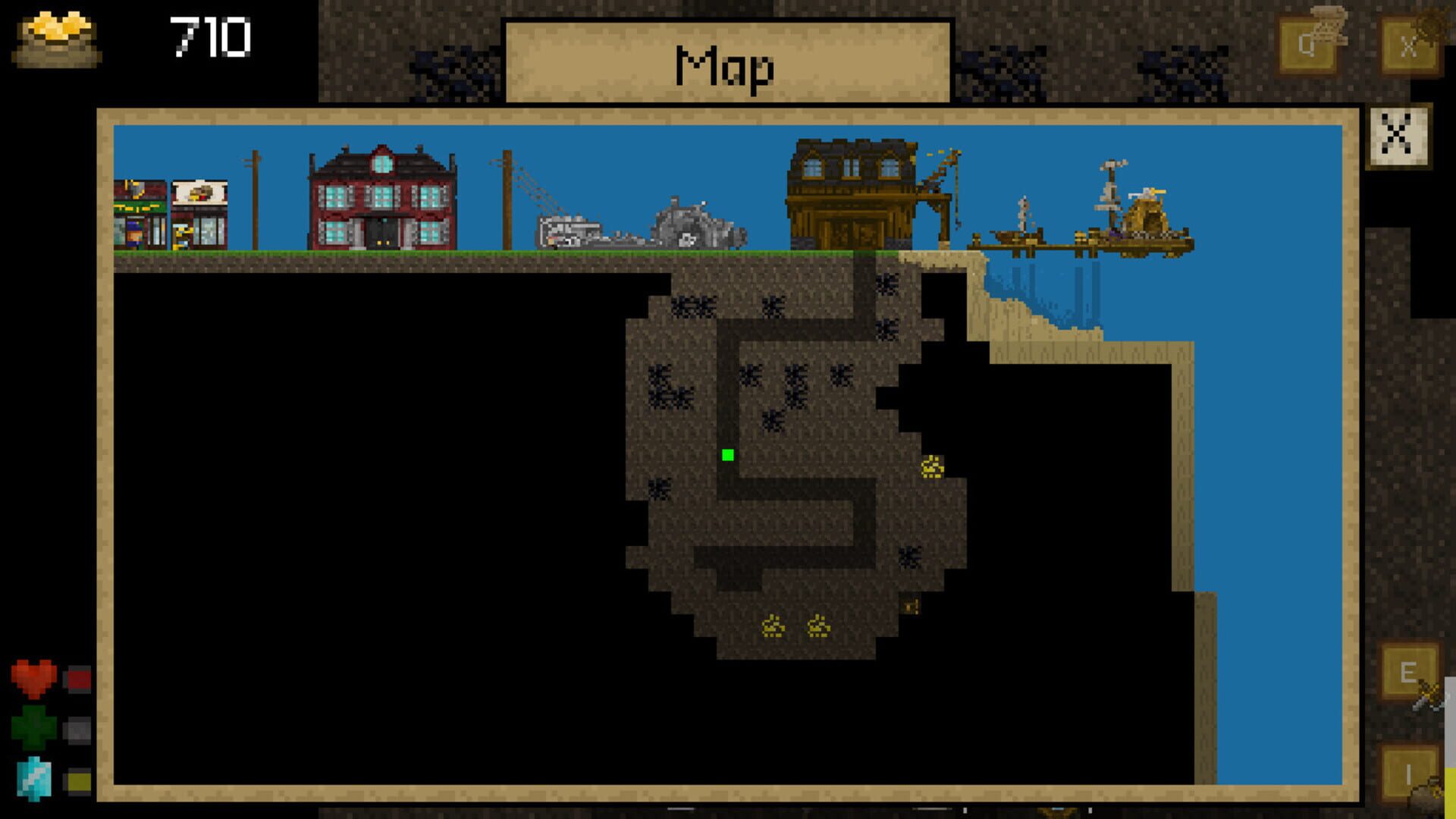Click the X hotkey icon near the gear
Viewport: 1456px width, 819px height.
click(1409, 45)
